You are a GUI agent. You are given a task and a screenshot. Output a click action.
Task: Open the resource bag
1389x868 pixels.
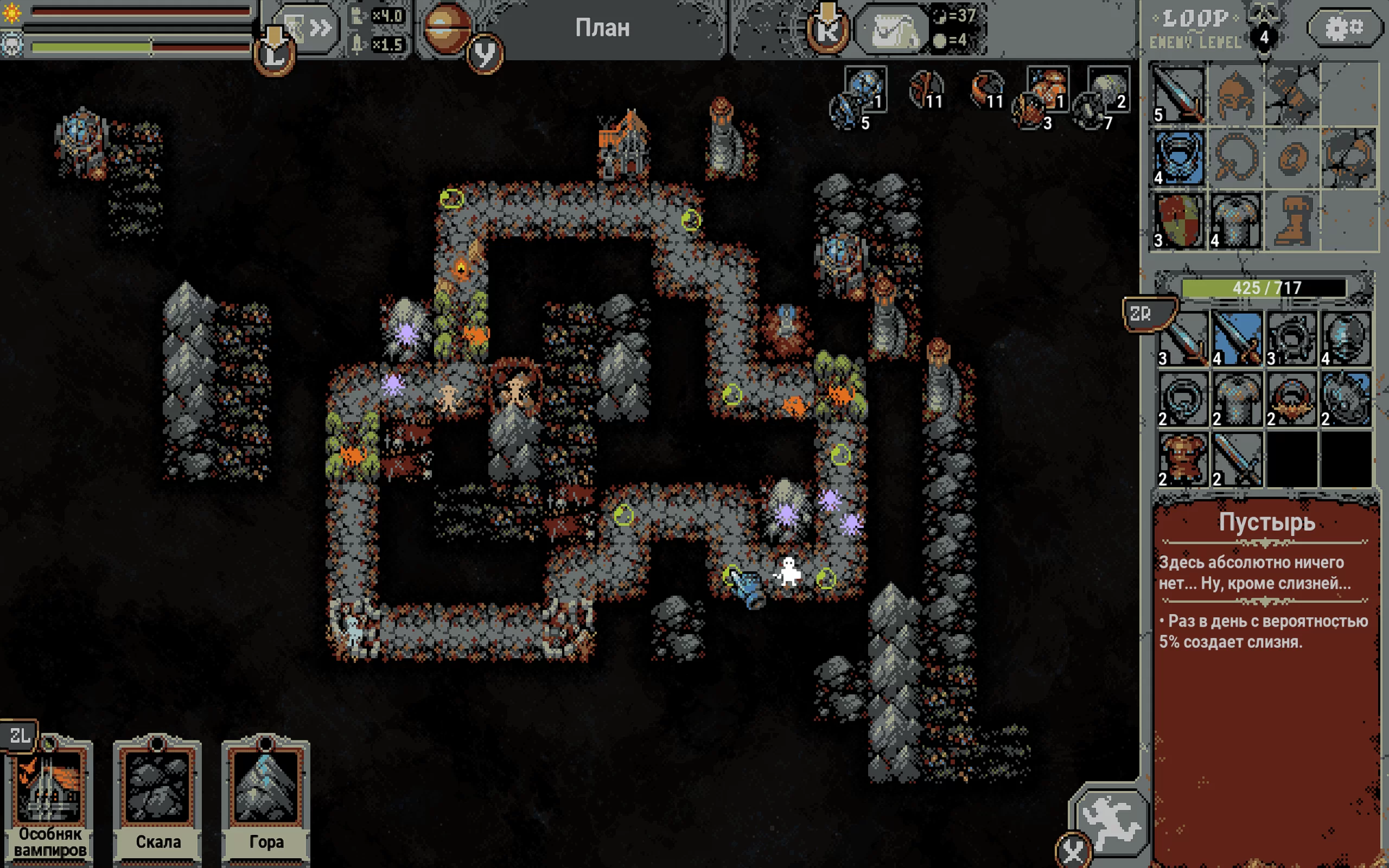[891, 29]
